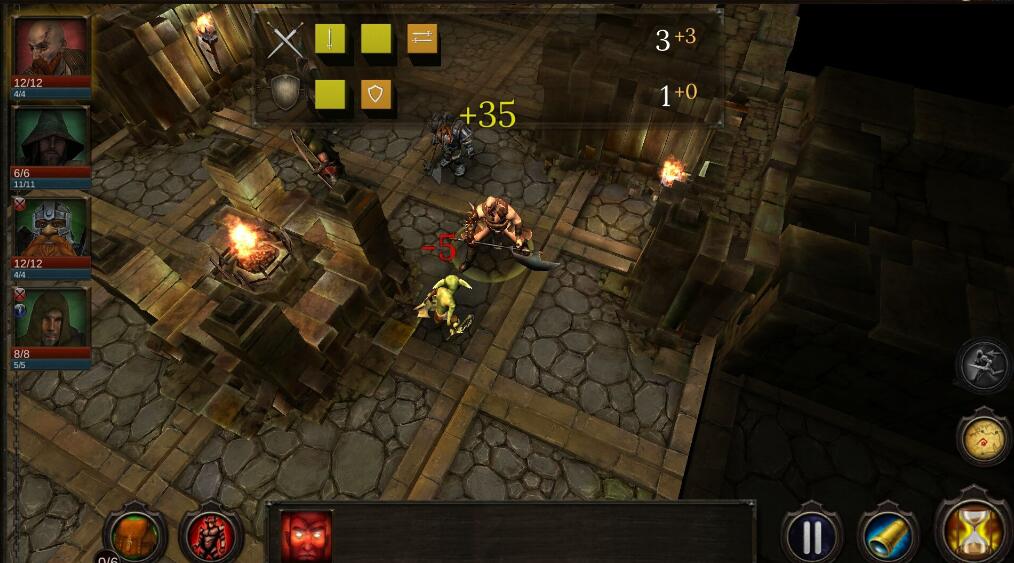Click the orange shield defense die

376,94
